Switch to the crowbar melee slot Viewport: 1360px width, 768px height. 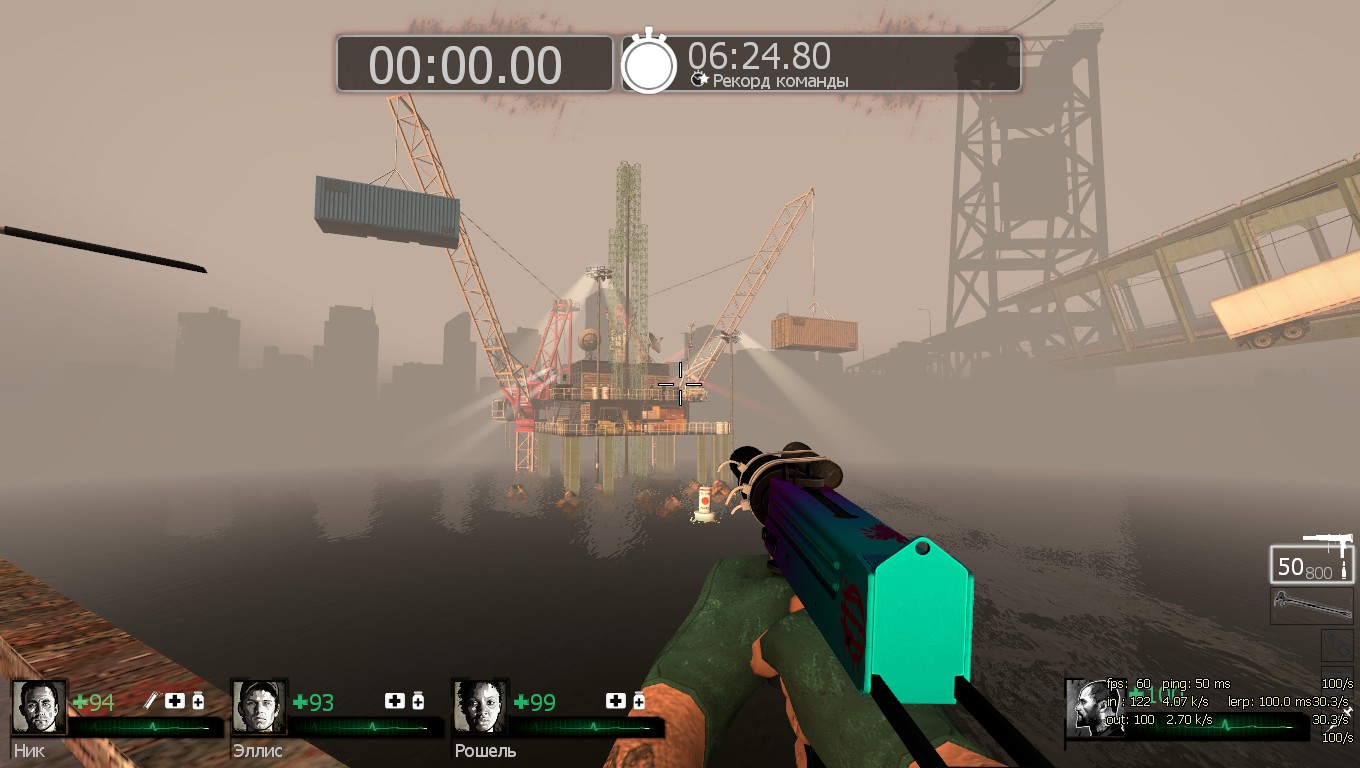pos(1312,605)
